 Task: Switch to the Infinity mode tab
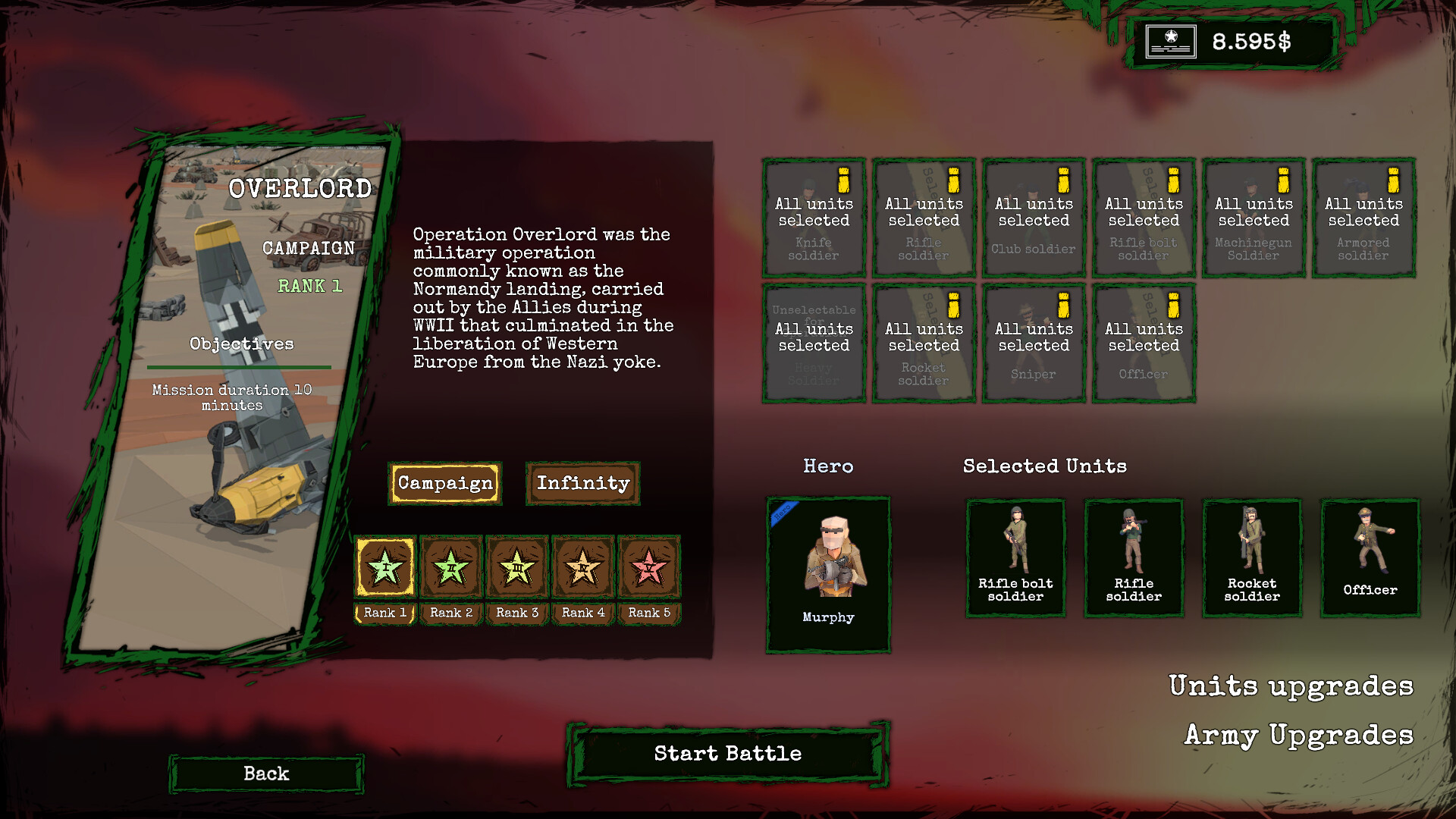(582, 483)
